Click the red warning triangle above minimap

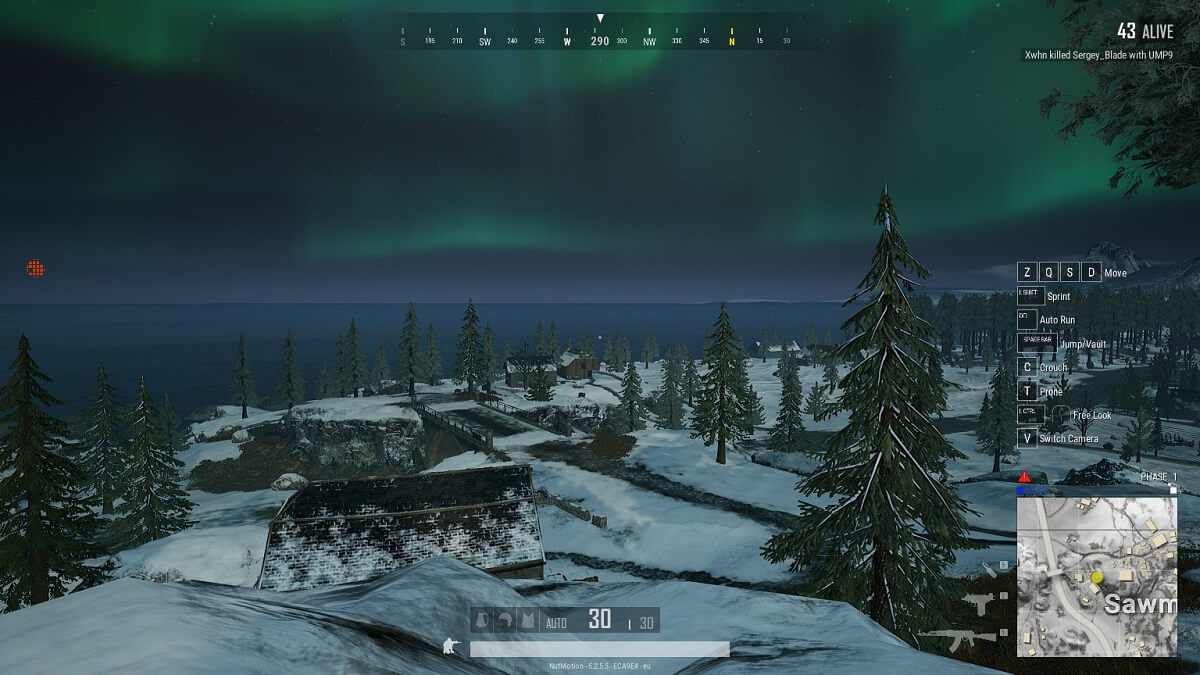1025,476
